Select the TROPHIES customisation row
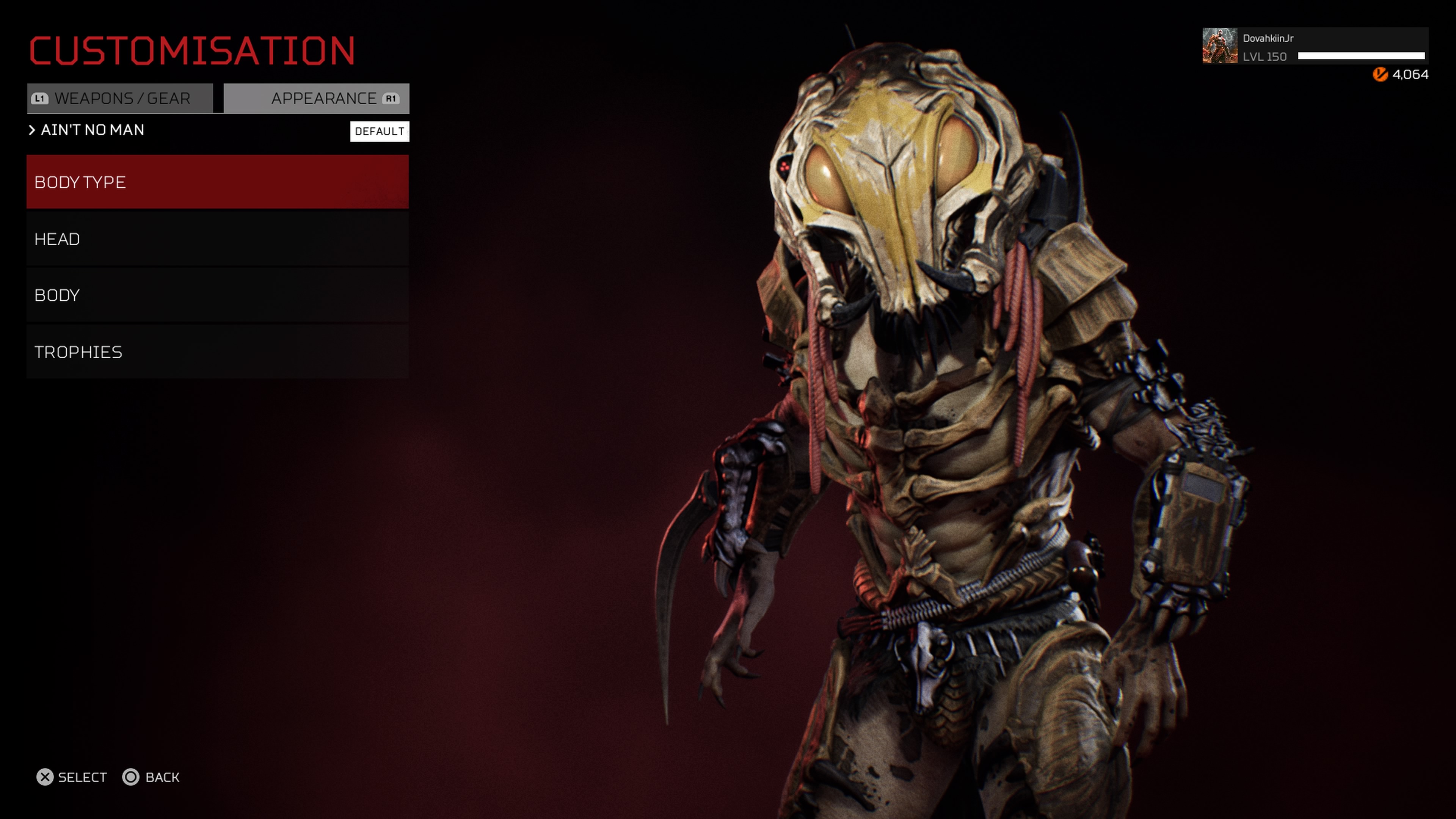This screenshot has width=1456, height=819. [217, 351]
